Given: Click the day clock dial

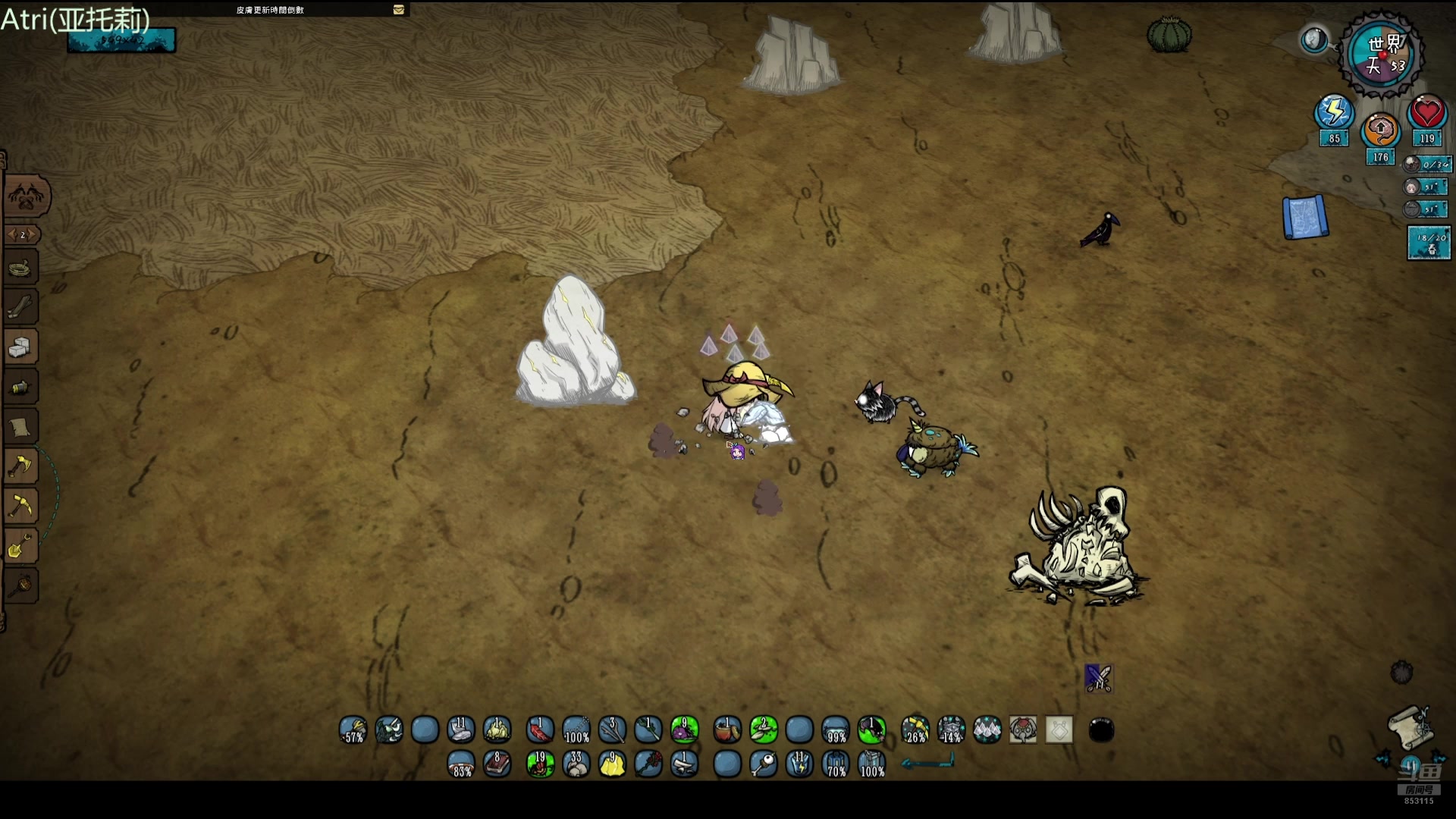Looking at the screenshot, I should click(1382, 54).
